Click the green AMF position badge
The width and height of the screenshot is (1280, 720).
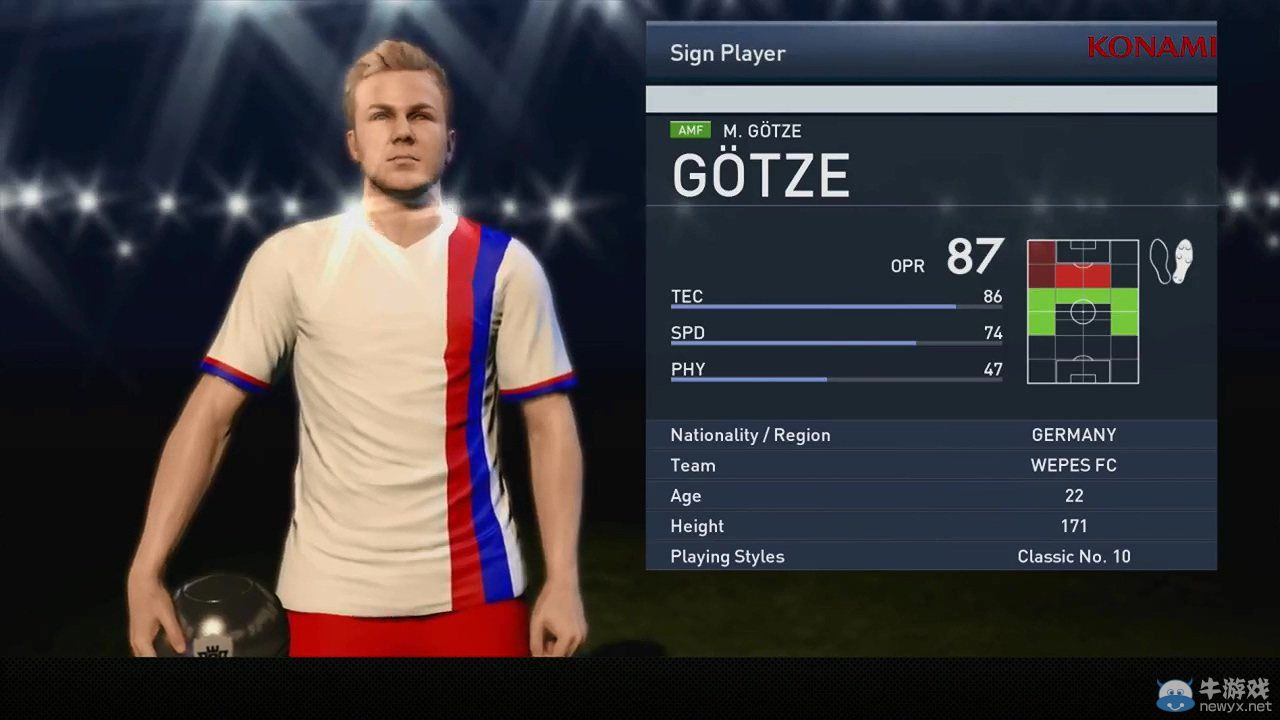[x=690, y=130]
